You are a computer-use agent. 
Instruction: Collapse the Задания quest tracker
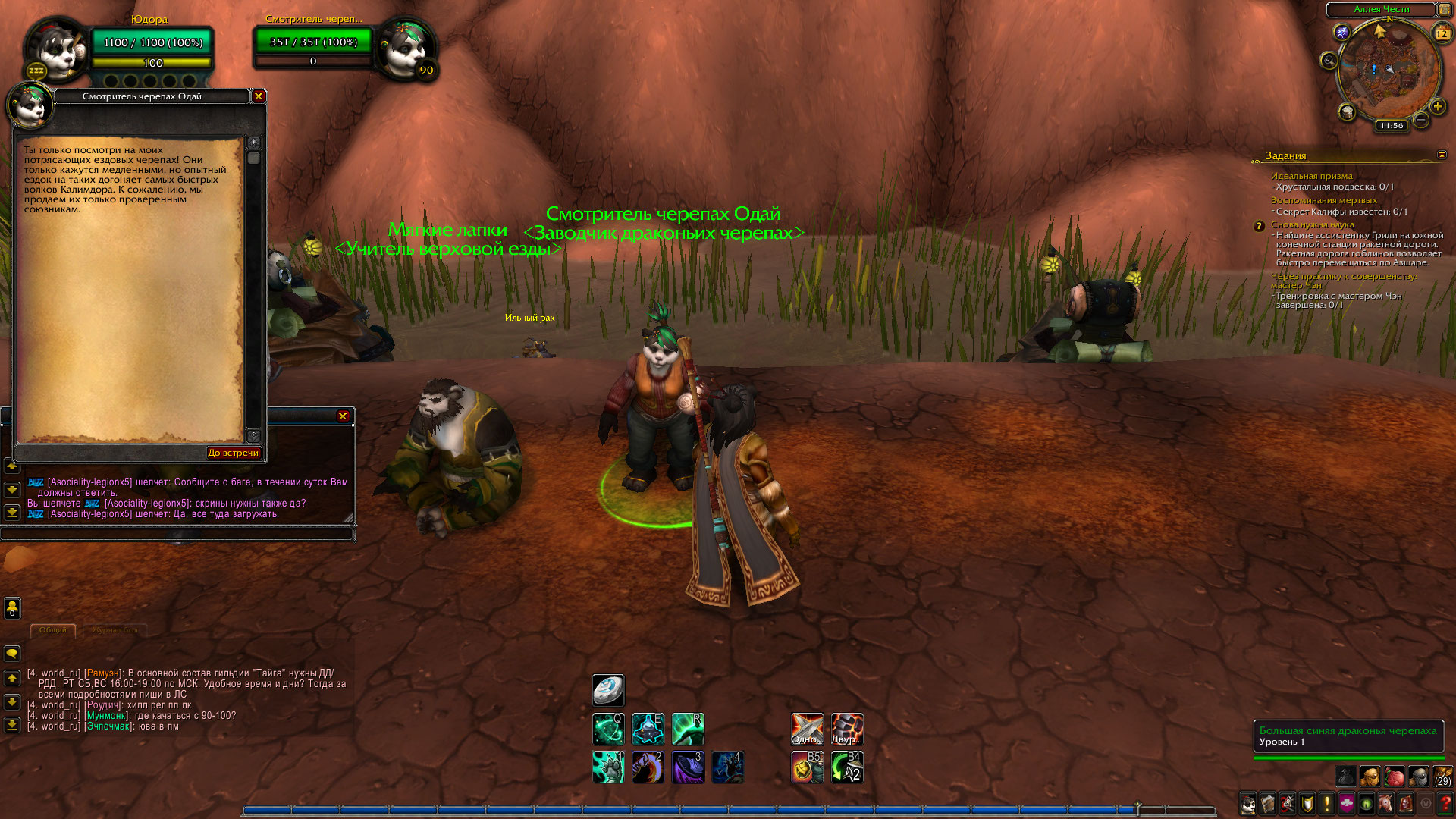coord(1442,155)
